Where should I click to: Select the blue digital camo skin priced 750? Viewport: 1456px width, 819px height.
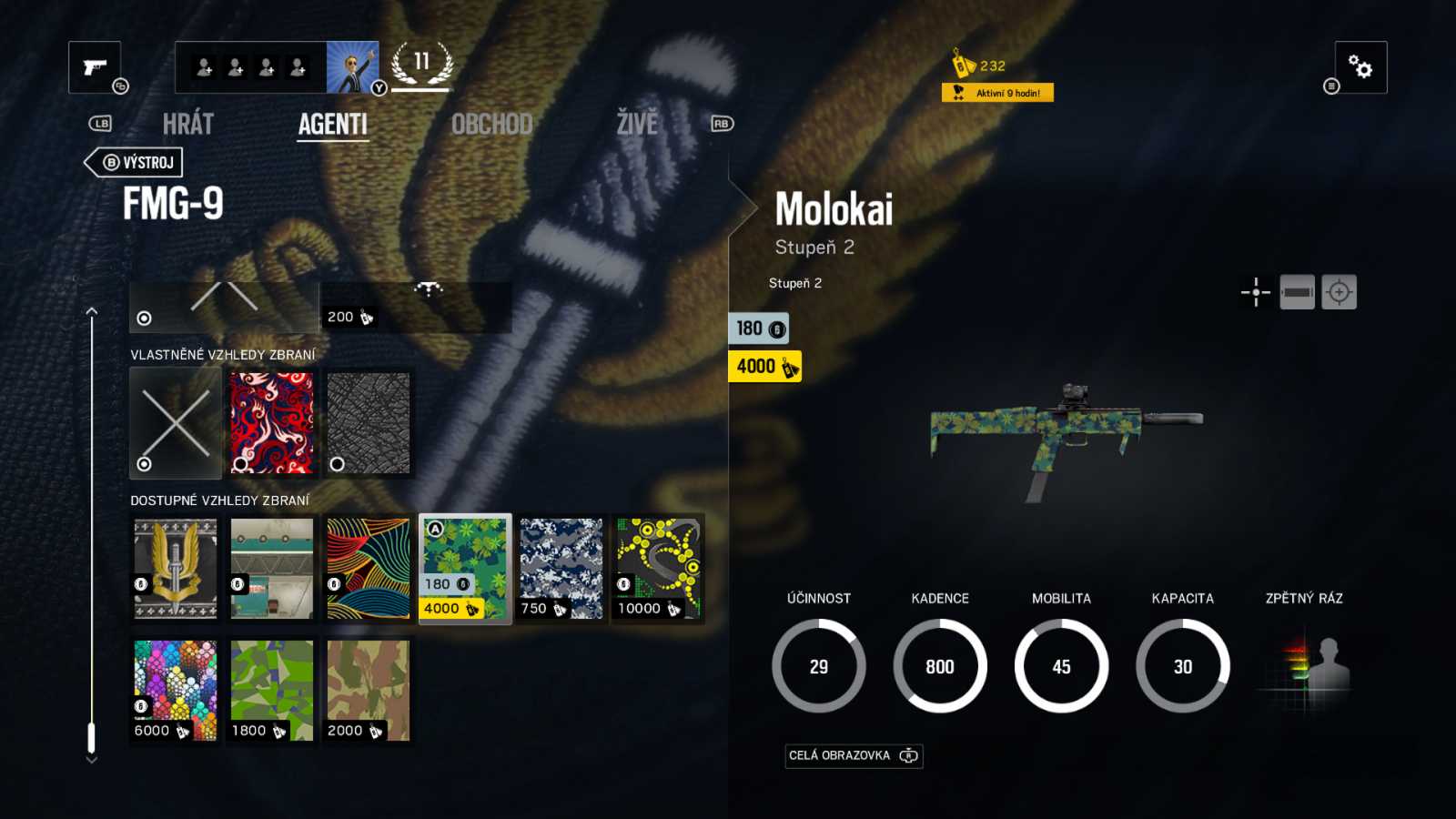pyautogui.click(x=561, y=569)
